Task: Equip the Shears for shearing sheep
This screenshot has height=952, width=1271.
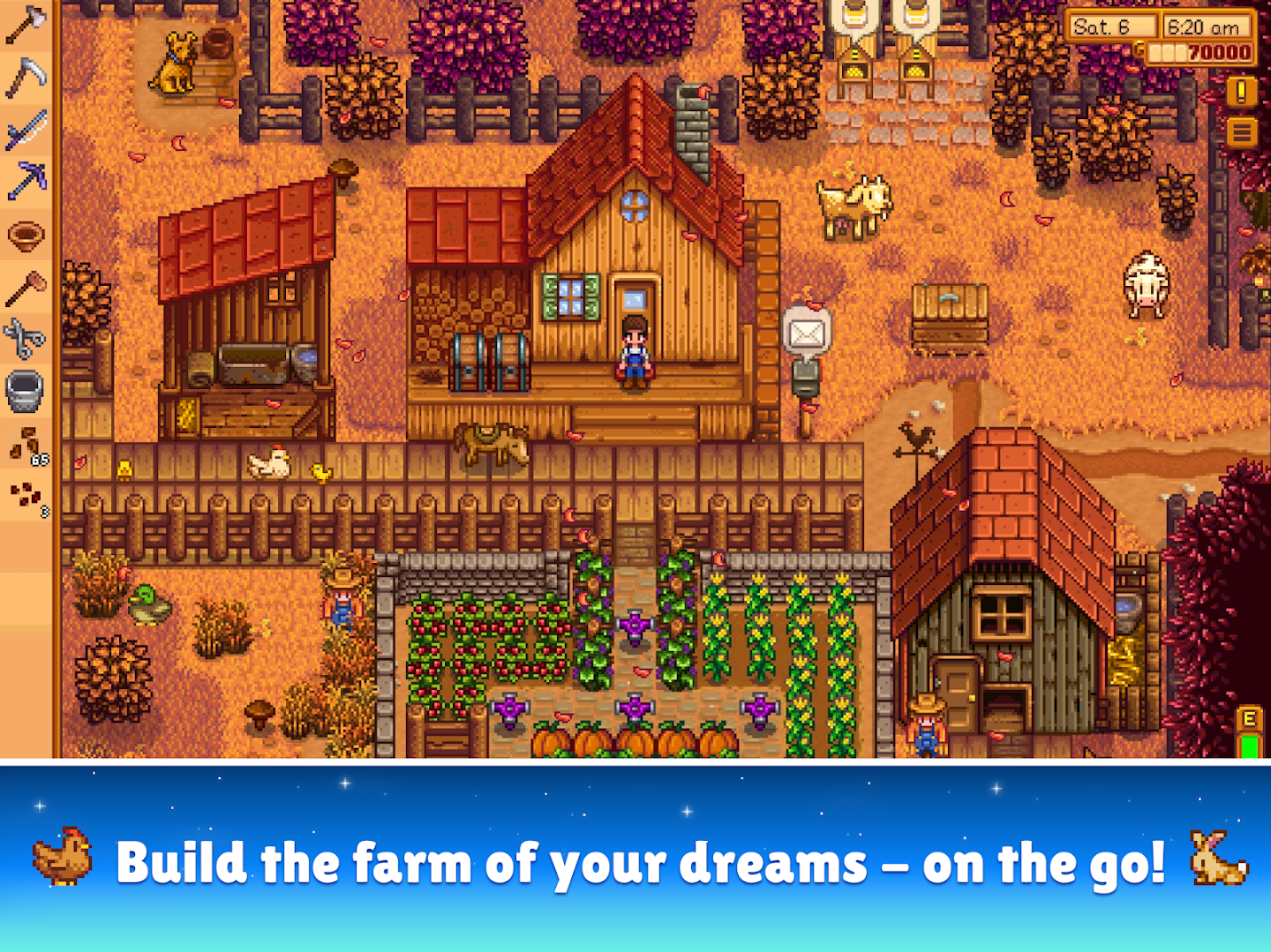Action: pos(25,338)
